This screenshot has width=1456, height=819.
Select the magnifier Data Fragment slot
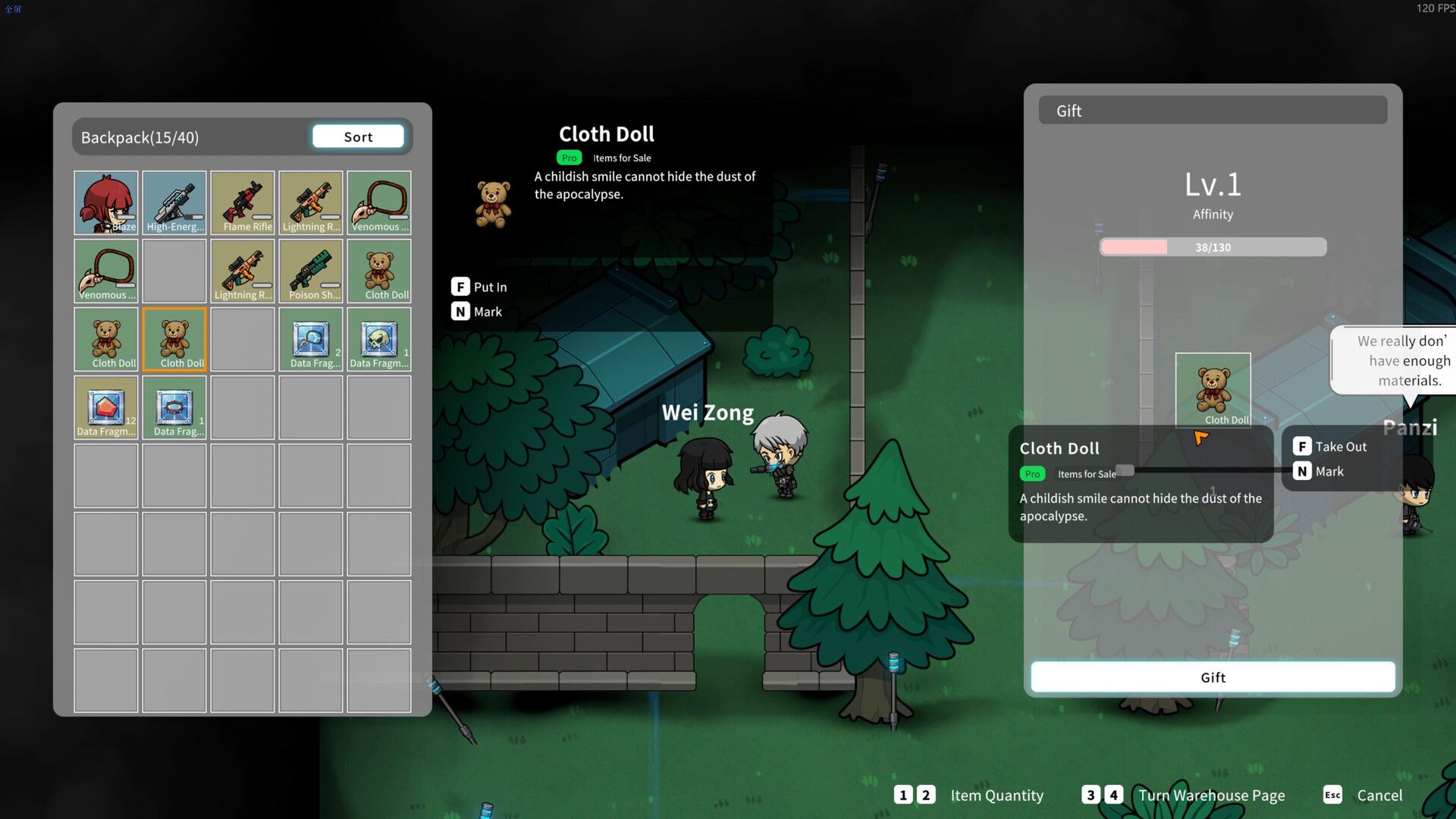[311, 339]
